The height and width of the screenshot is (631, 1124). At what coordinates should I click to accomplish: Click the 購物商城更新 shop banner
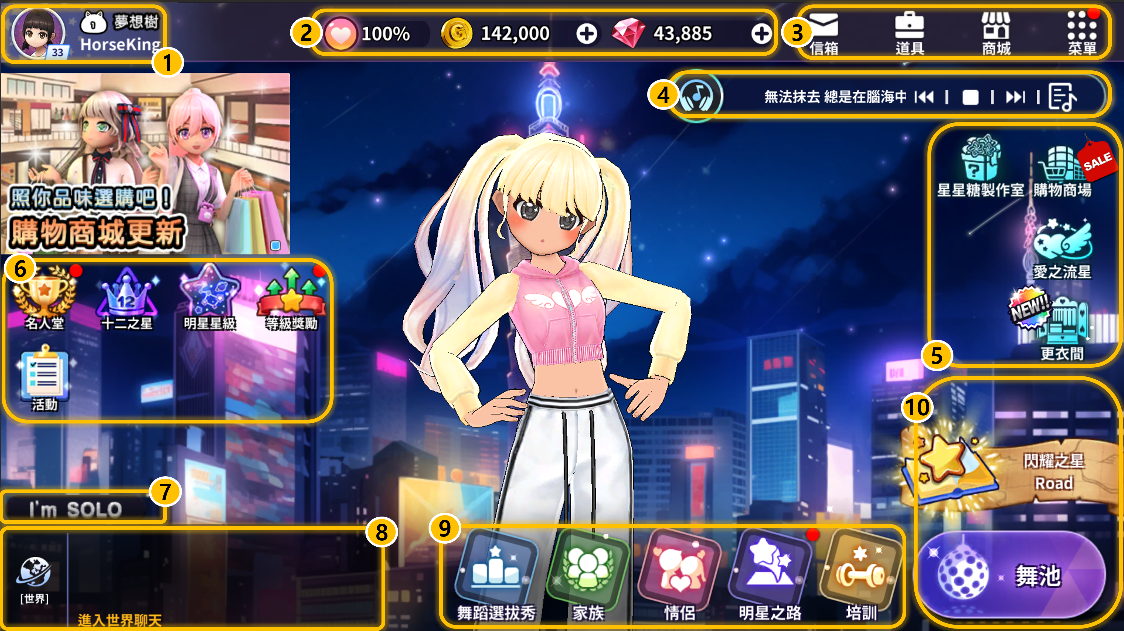[x=145, y=163]
